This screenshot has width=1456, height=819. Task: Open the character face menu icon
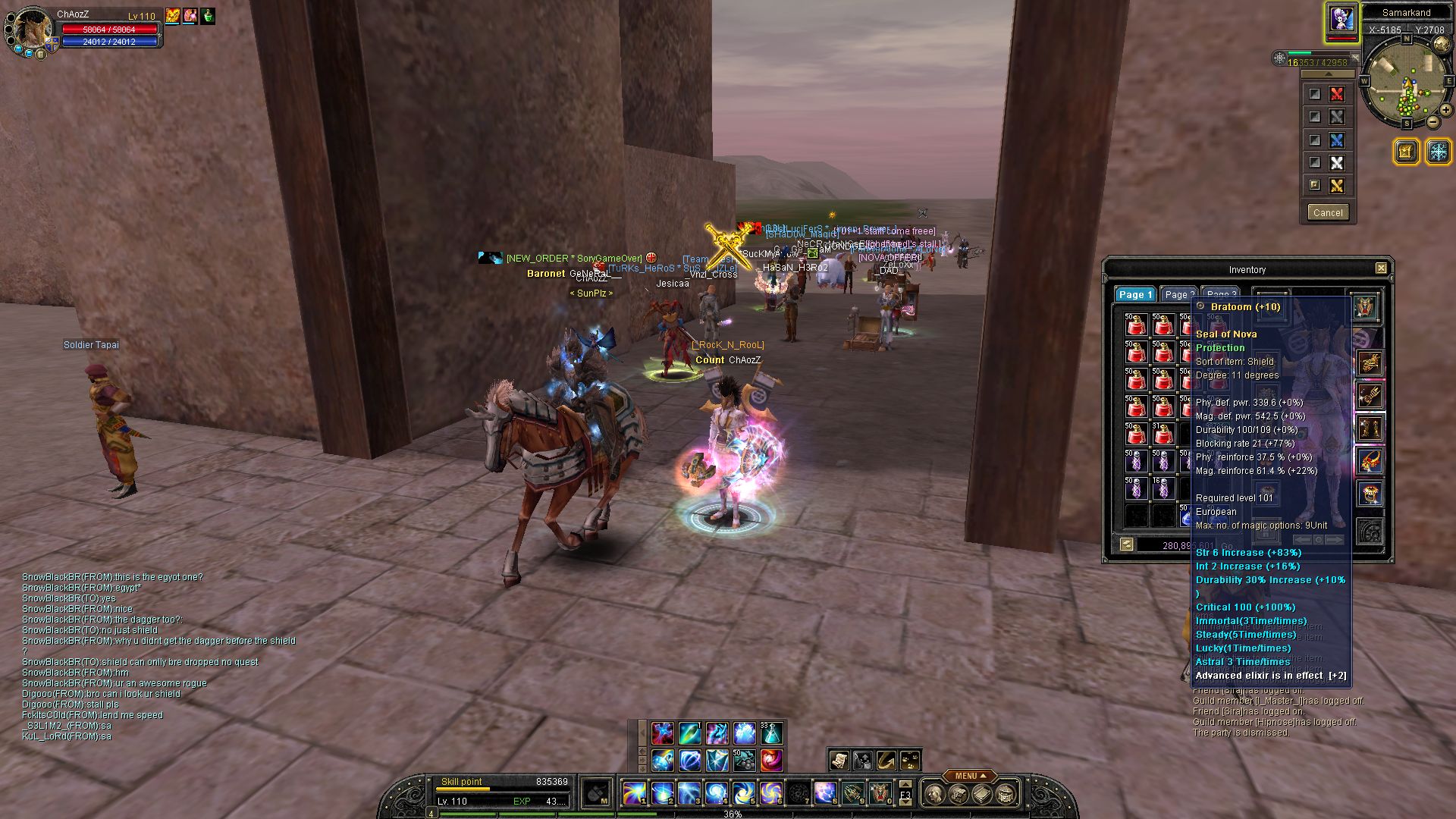coord(935,794)
